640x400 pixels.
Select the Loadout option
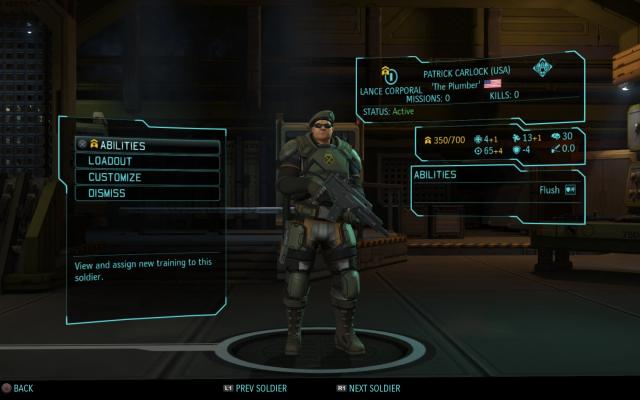click(x=147, y=161)
